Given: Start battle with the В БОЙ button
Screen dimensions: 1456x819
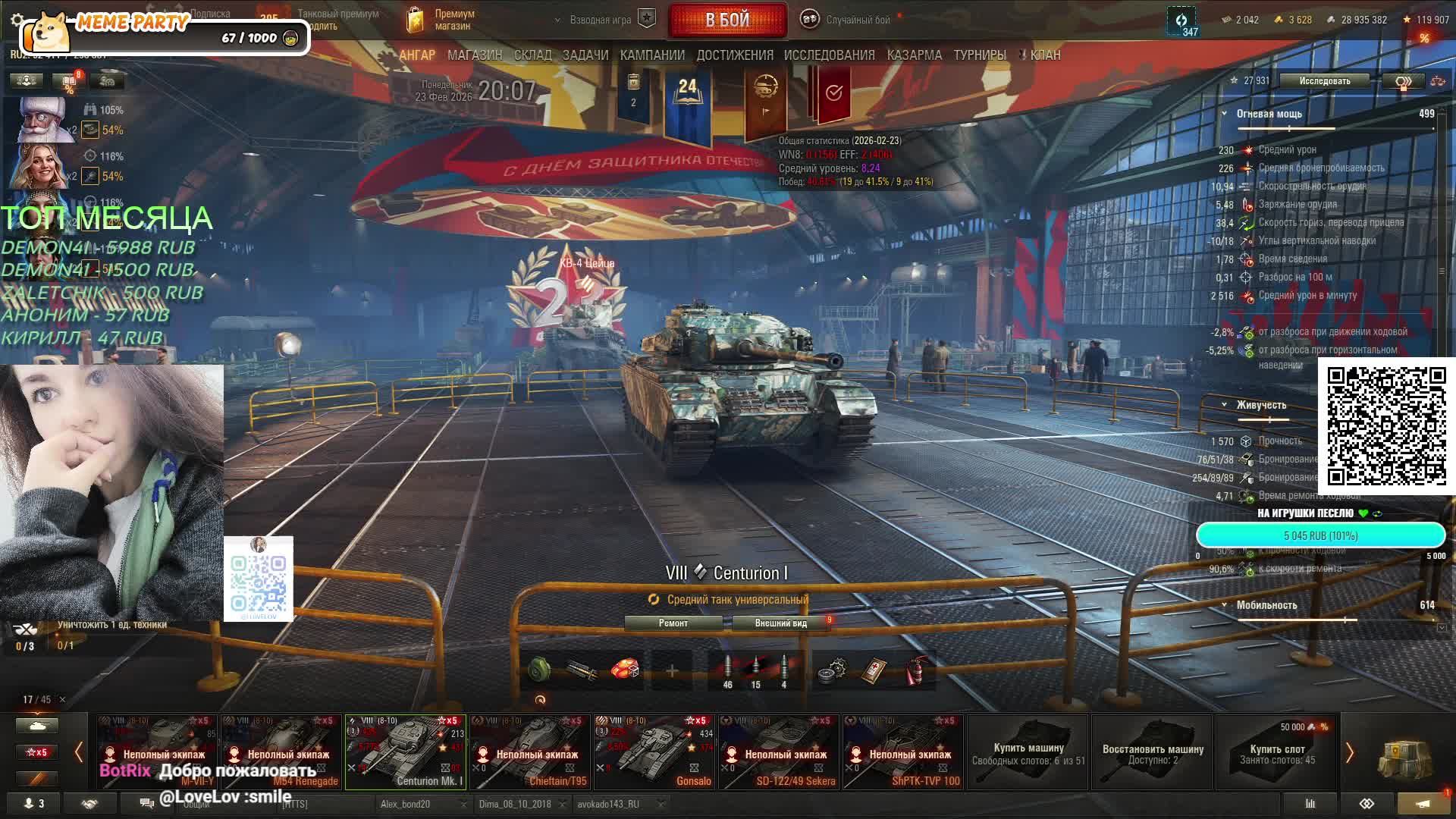Looking at the screenshot, I should 727,20.
